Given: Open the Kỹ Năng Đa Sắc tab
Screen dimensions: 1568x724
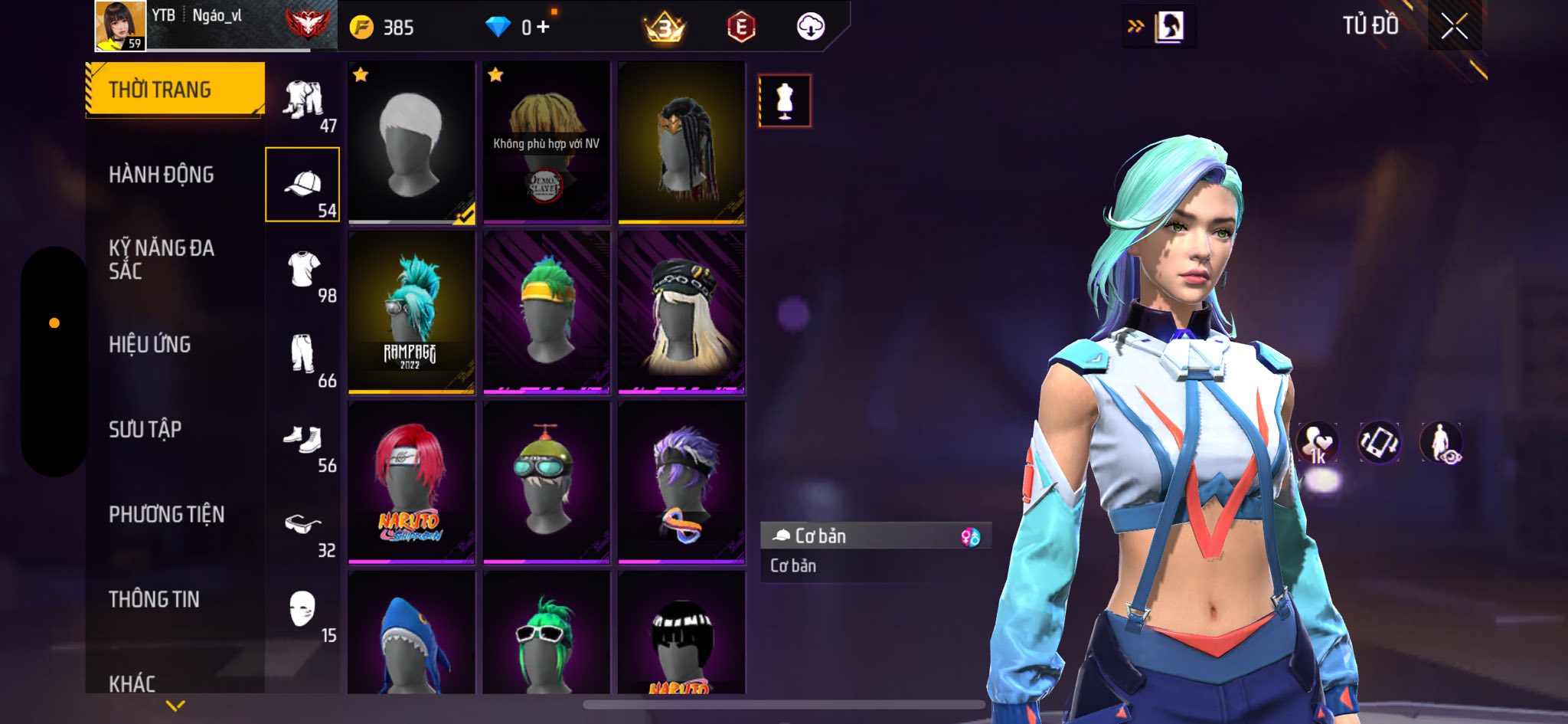Looking at the screenshot, I should tap(162, 259).
